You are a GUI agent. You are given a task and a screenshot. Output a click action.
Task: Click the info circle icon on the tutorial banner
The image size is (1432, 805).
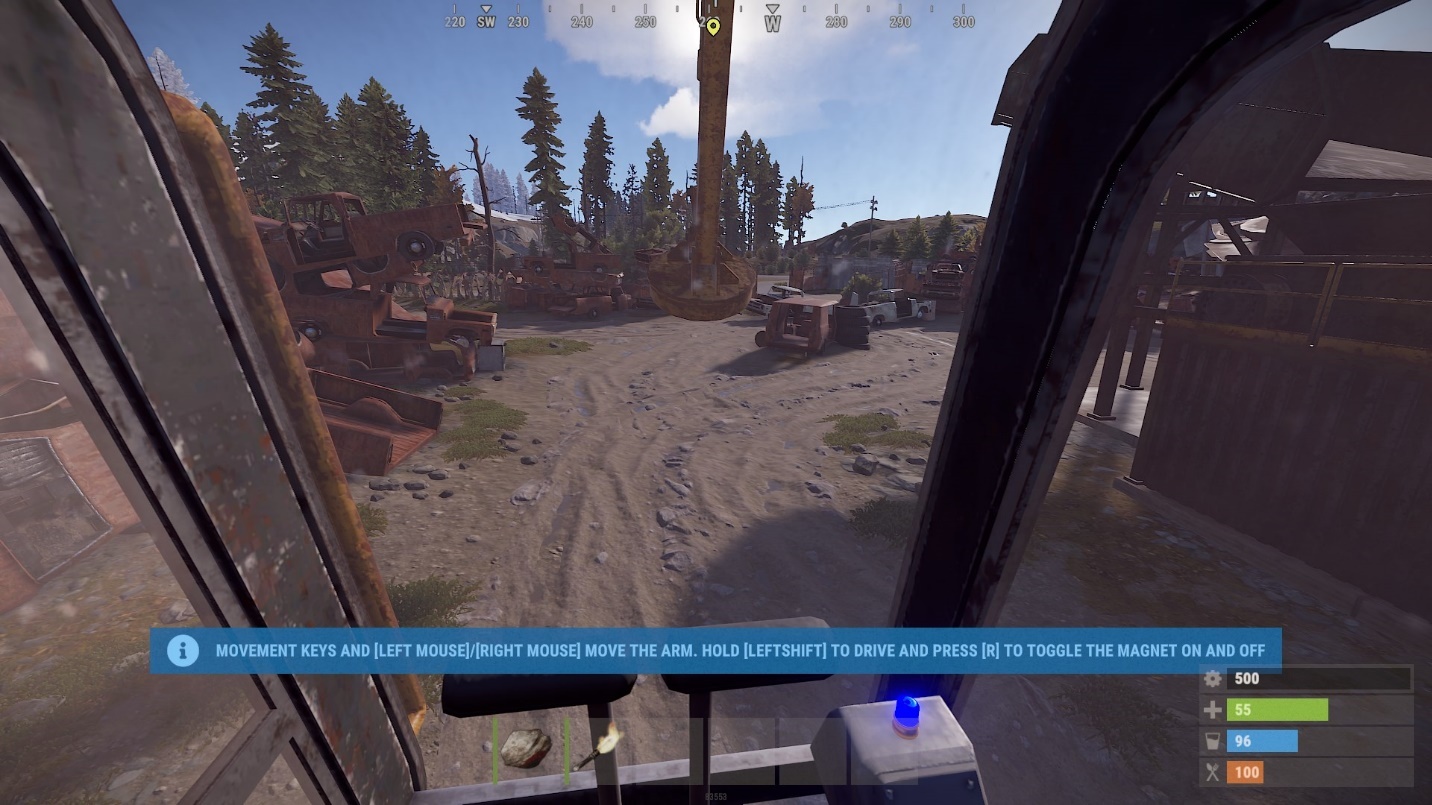pos(183,650)
